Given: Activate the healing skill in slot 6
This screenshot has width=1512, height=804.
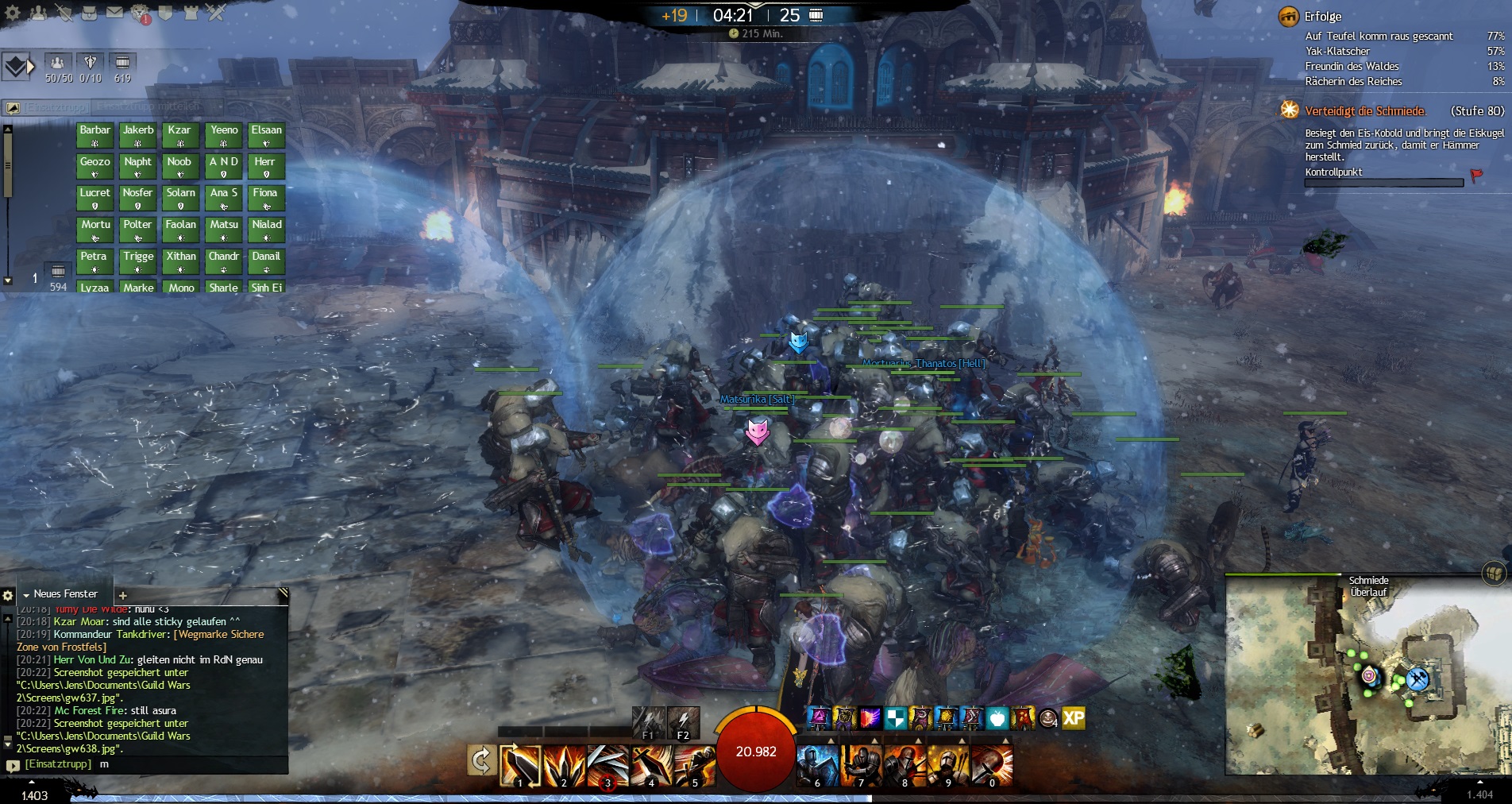Looking at the screenshot, I should pyautogui.click(x=817, y=765).
